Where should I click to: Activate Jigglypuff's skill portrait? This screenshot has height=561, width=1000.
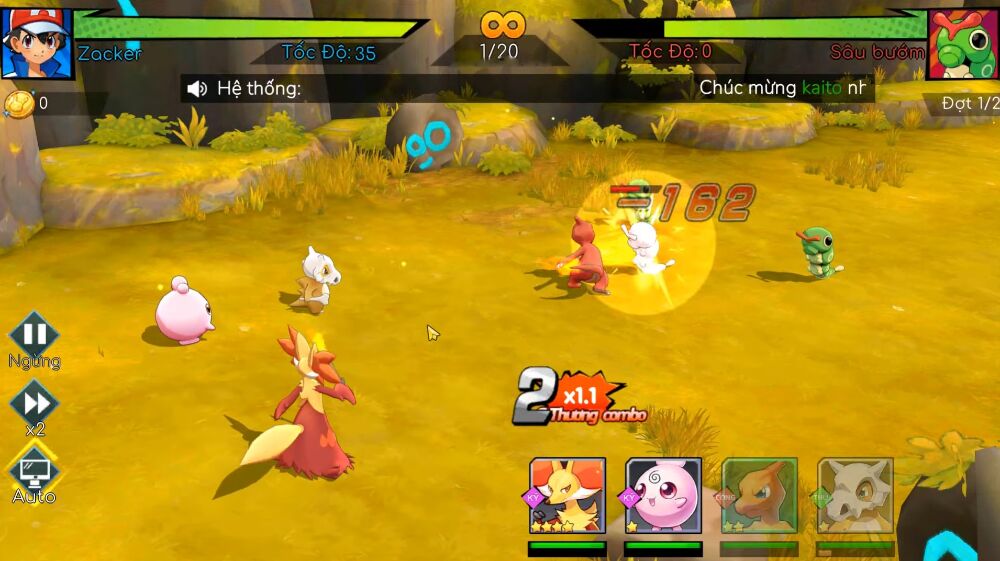point(663,496)
